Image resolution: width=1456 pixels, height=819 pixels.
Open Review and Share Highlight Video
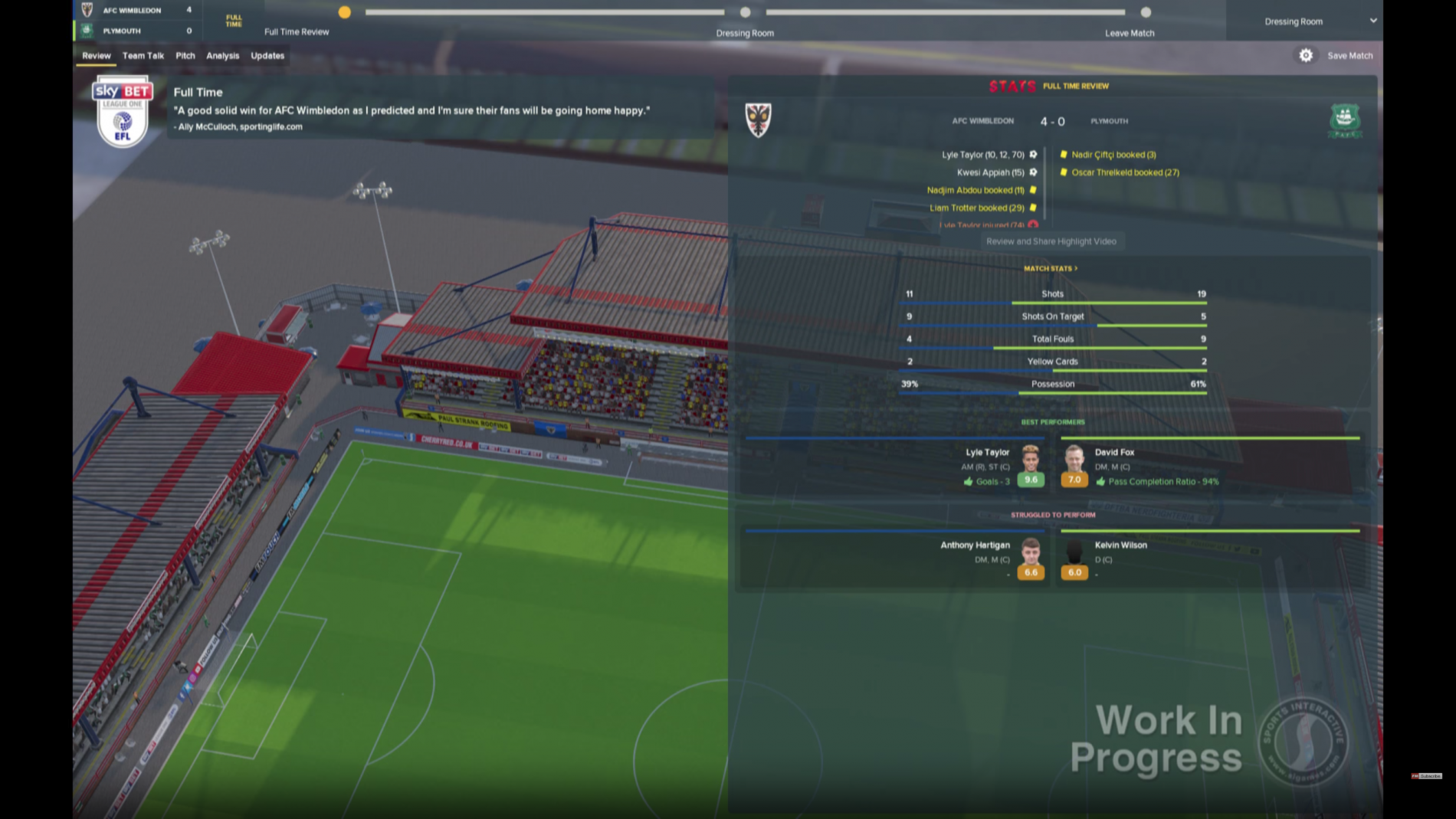1053,241
